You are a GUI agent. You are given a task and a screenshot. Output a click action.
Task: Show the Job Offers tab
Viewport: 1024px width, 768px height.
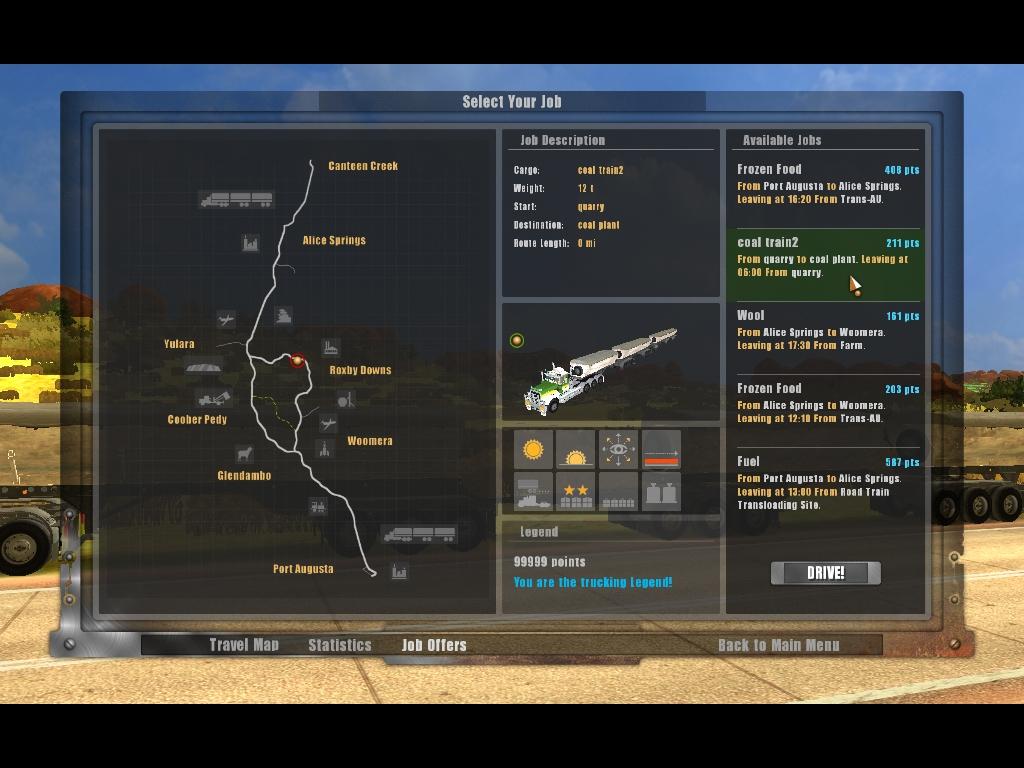click(x=434, y=645)
